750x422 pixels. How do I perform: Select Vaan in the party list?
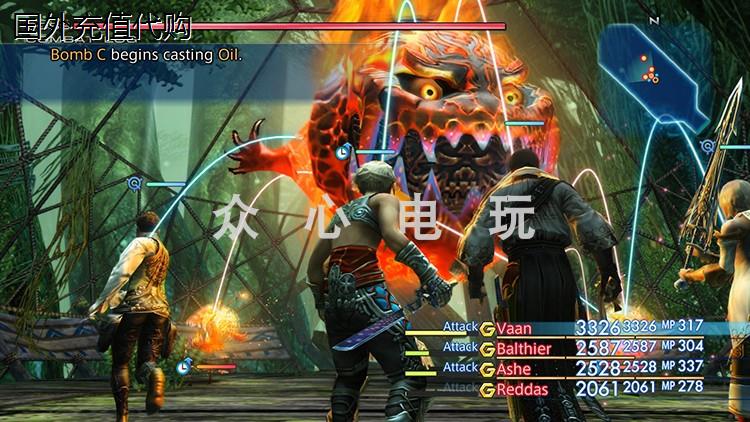point(514,328)
